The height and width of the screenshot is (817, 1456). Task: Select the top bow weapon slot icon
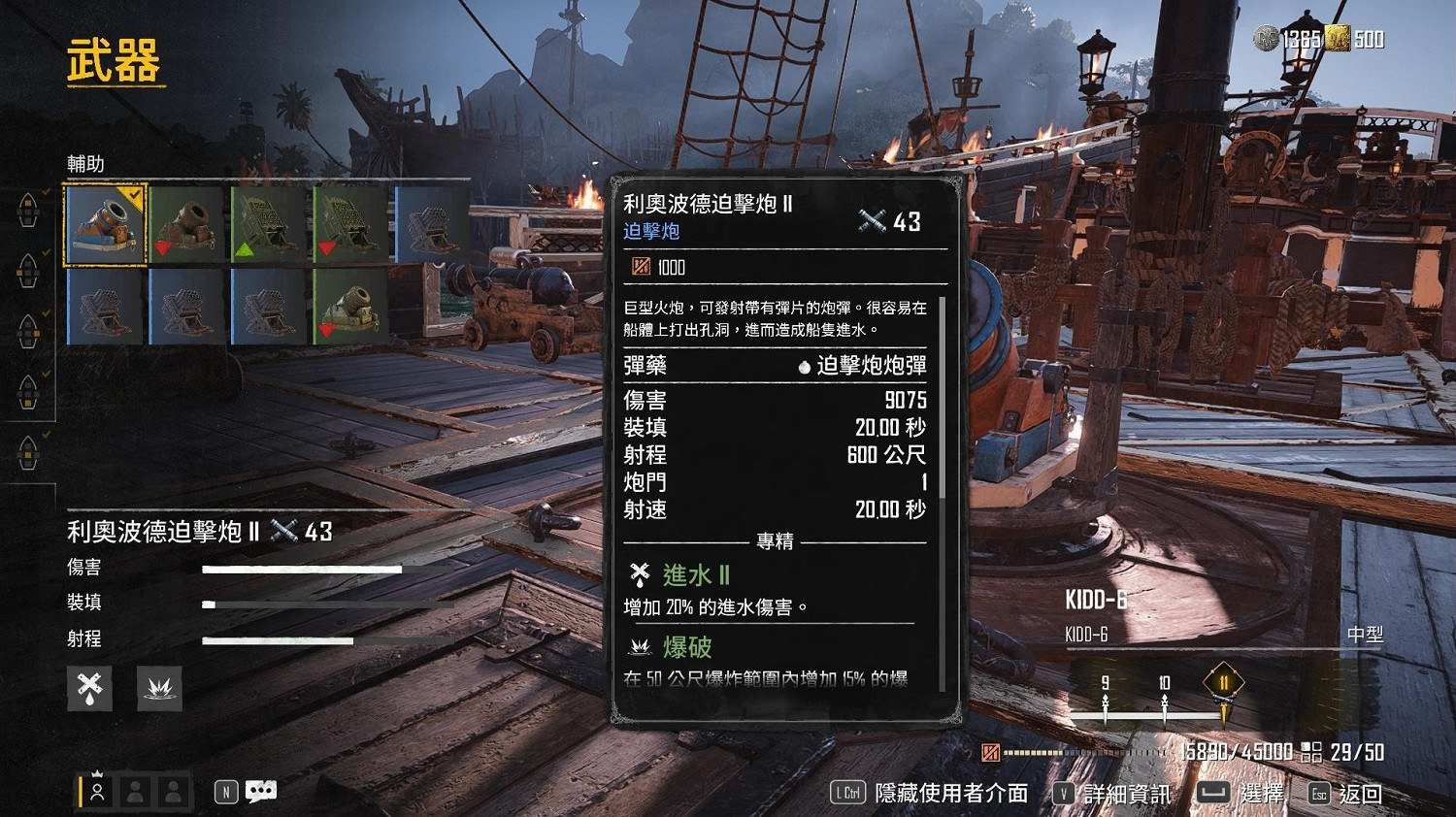coord(27,212)
